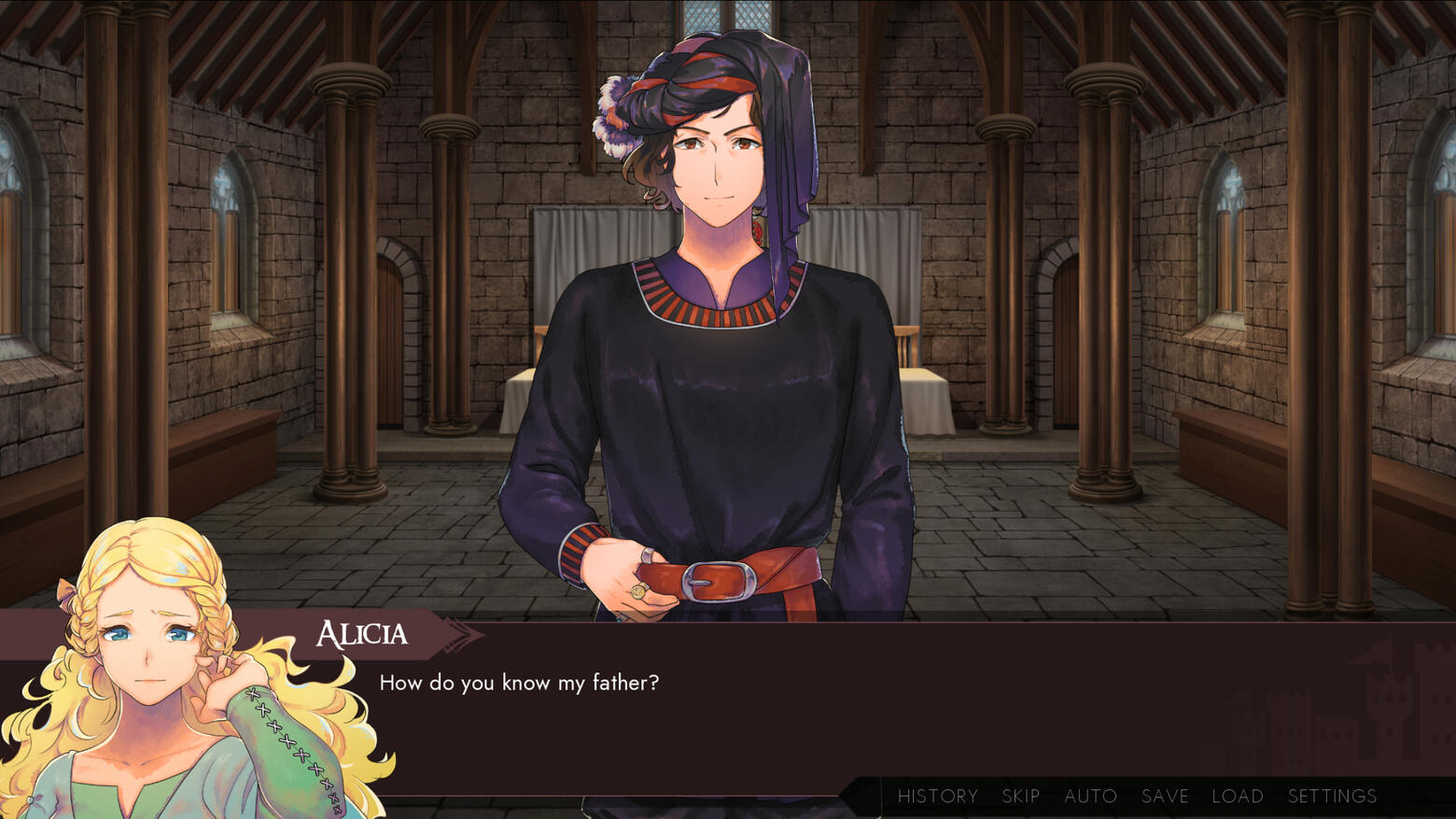Activate Skip to fast-forward dialogue

pos(1020,797)
